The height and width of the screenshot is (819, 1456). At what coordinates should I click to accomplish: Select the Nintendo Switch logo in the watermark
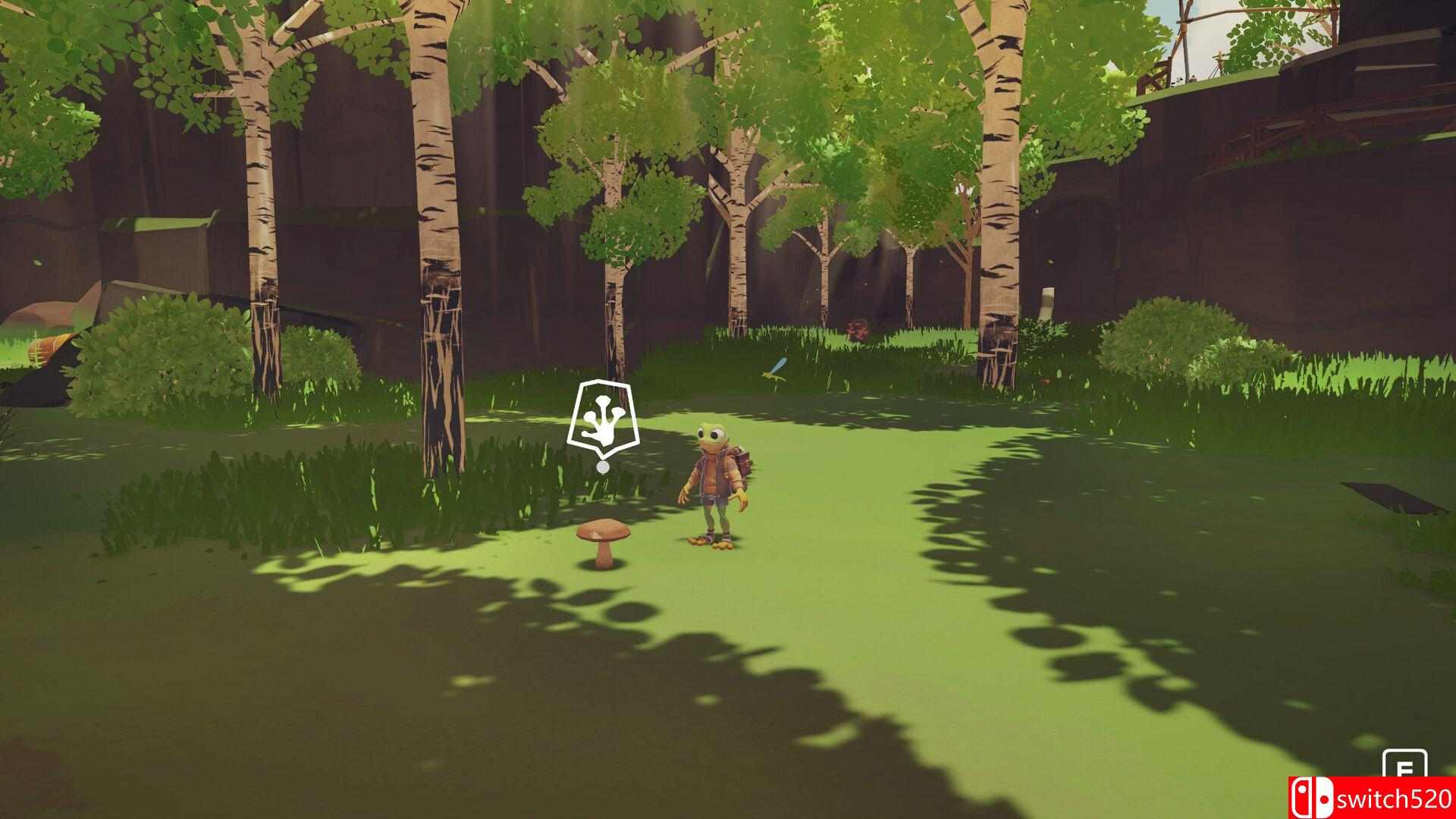click(x=1313, y=796)
